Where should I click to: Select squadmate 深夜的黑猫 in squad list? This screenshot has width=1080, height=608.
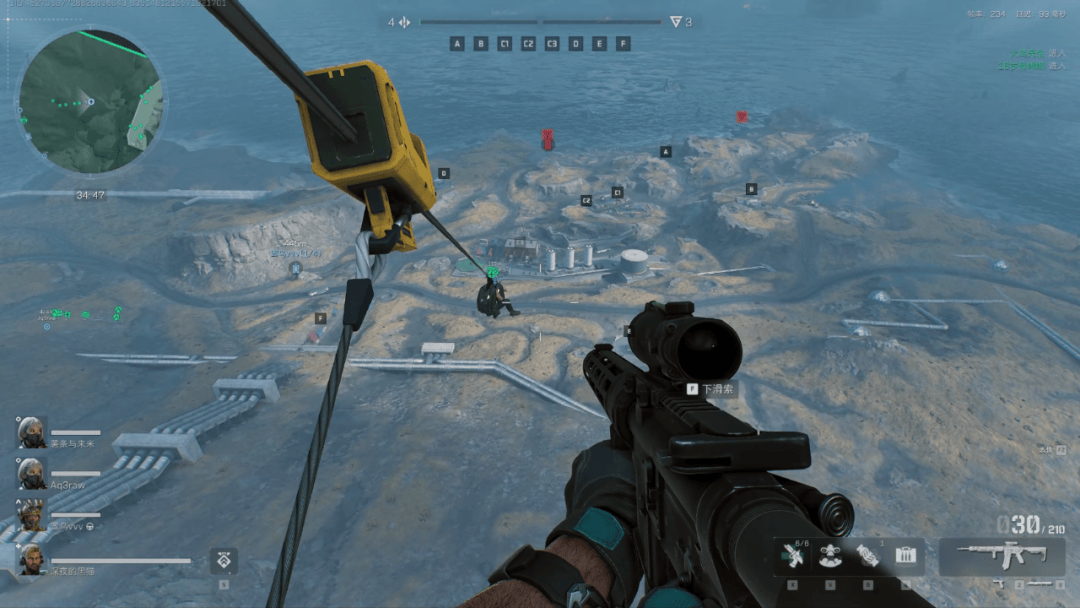31,559
